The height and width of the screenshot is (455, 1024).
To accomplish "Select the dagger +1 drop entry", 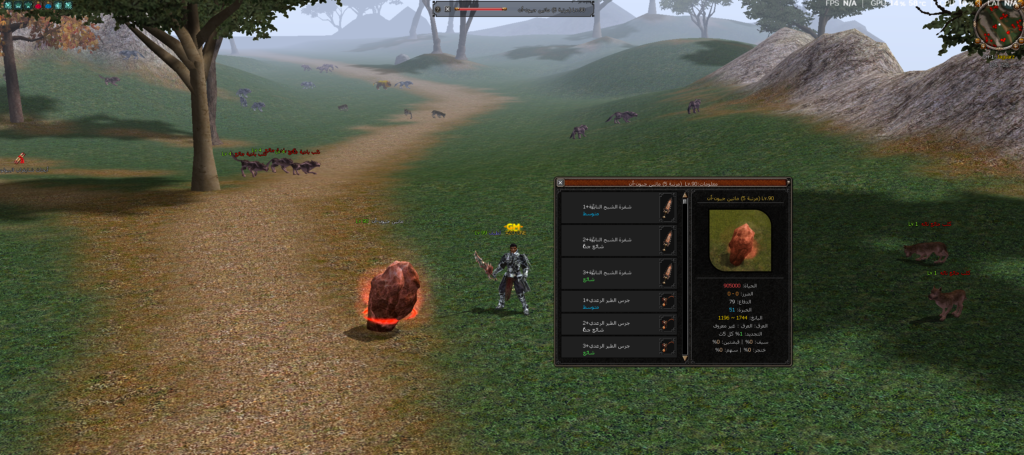I will click(618, 208).
